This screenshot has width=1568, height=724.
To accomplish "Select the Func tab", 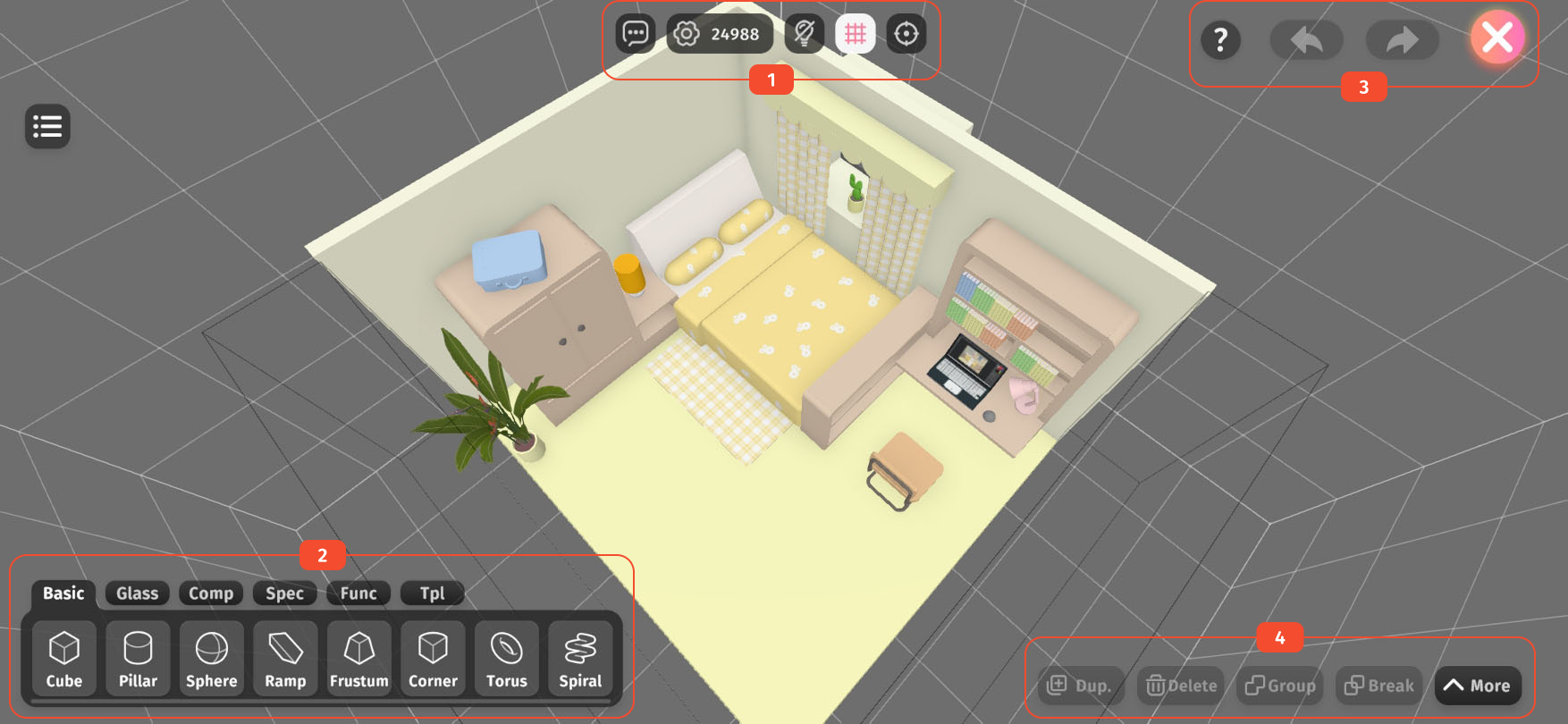I will [x=358, y=594].
